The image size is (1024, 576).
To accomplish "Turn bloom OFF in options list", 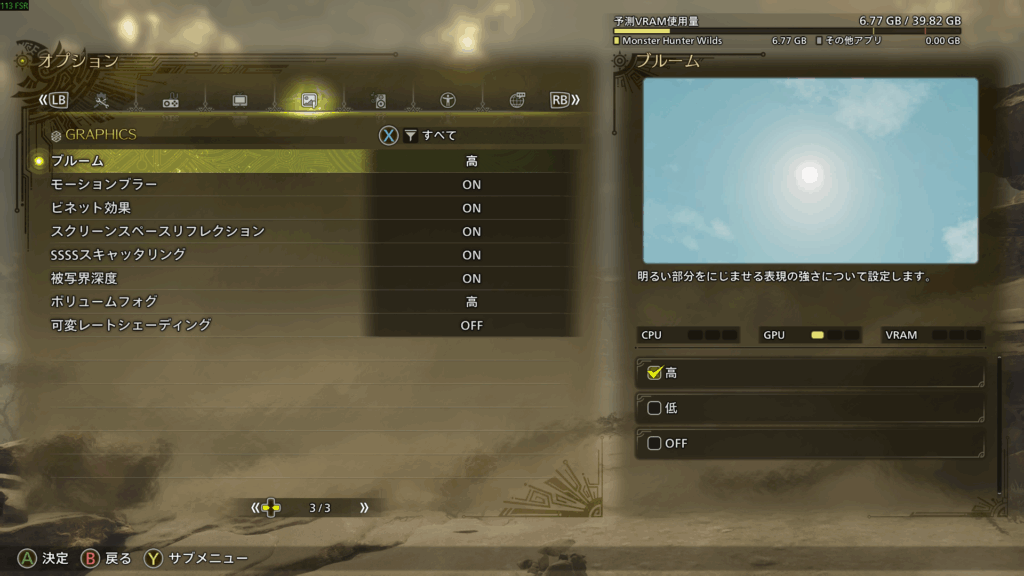I will (810, 443).
